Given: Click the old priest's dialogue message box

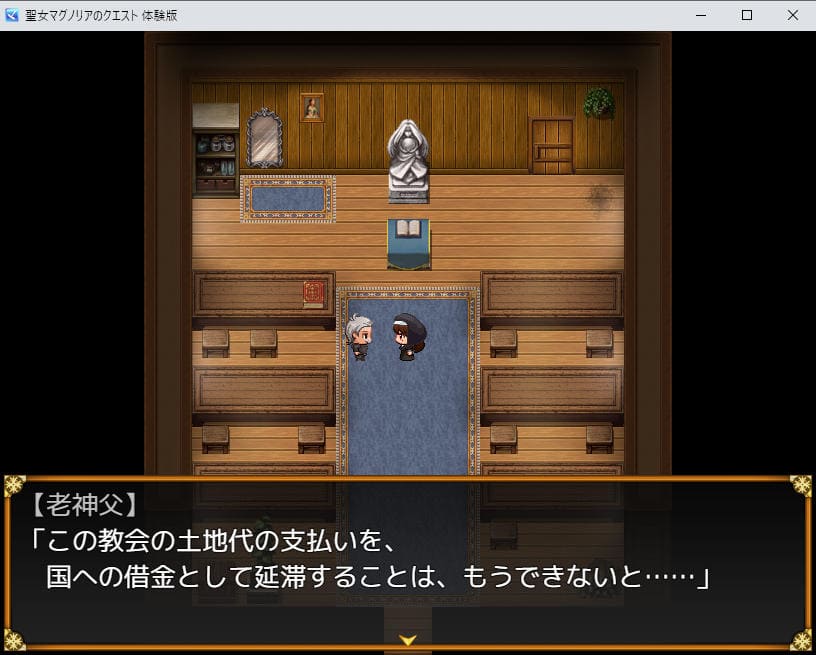Looking at the screenshot, I should click(x=407, y=560).
